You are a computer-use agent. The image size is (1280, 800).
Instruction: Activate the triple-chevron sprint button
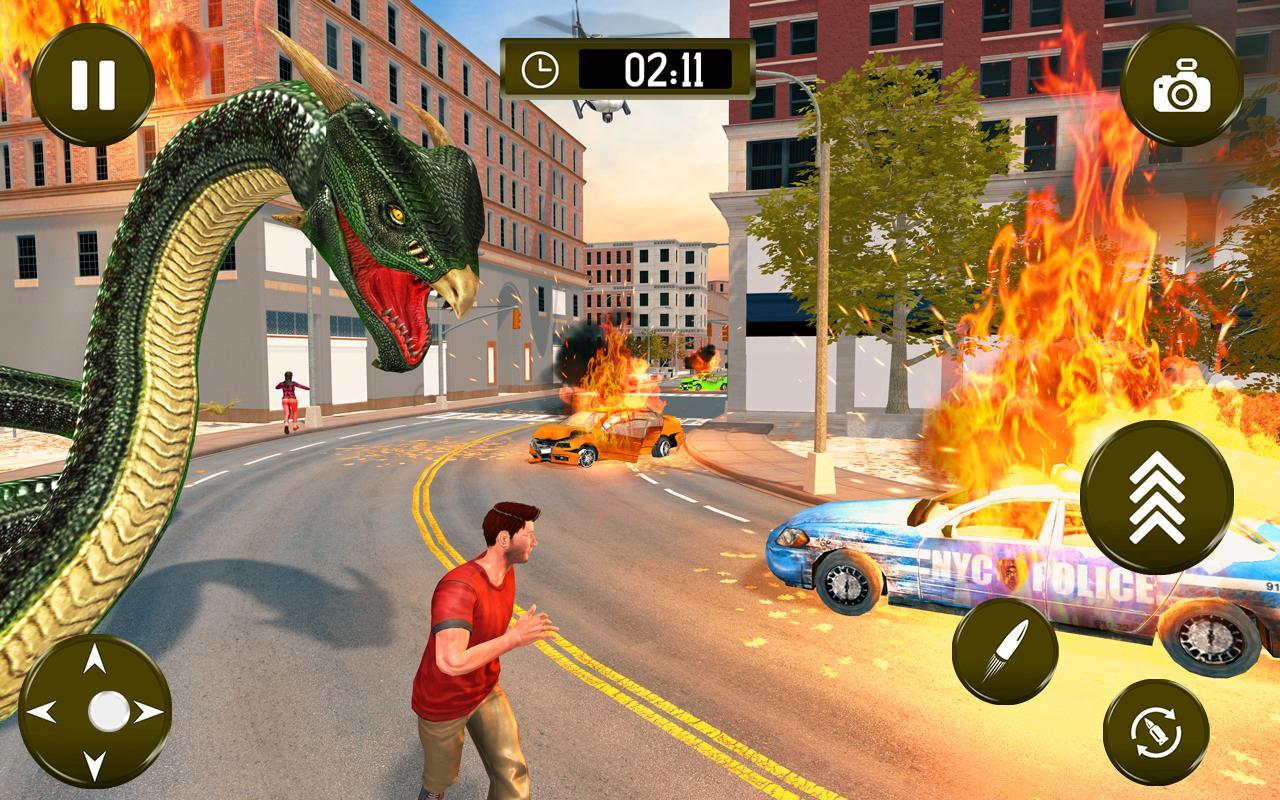click(x=1157, y=497)
